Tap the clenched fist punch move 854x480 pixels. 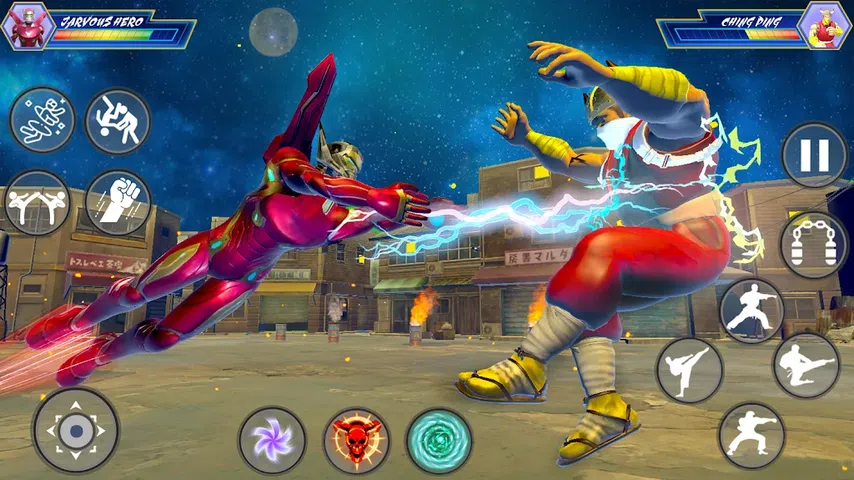pyautogui.click(x=118, y=203)
